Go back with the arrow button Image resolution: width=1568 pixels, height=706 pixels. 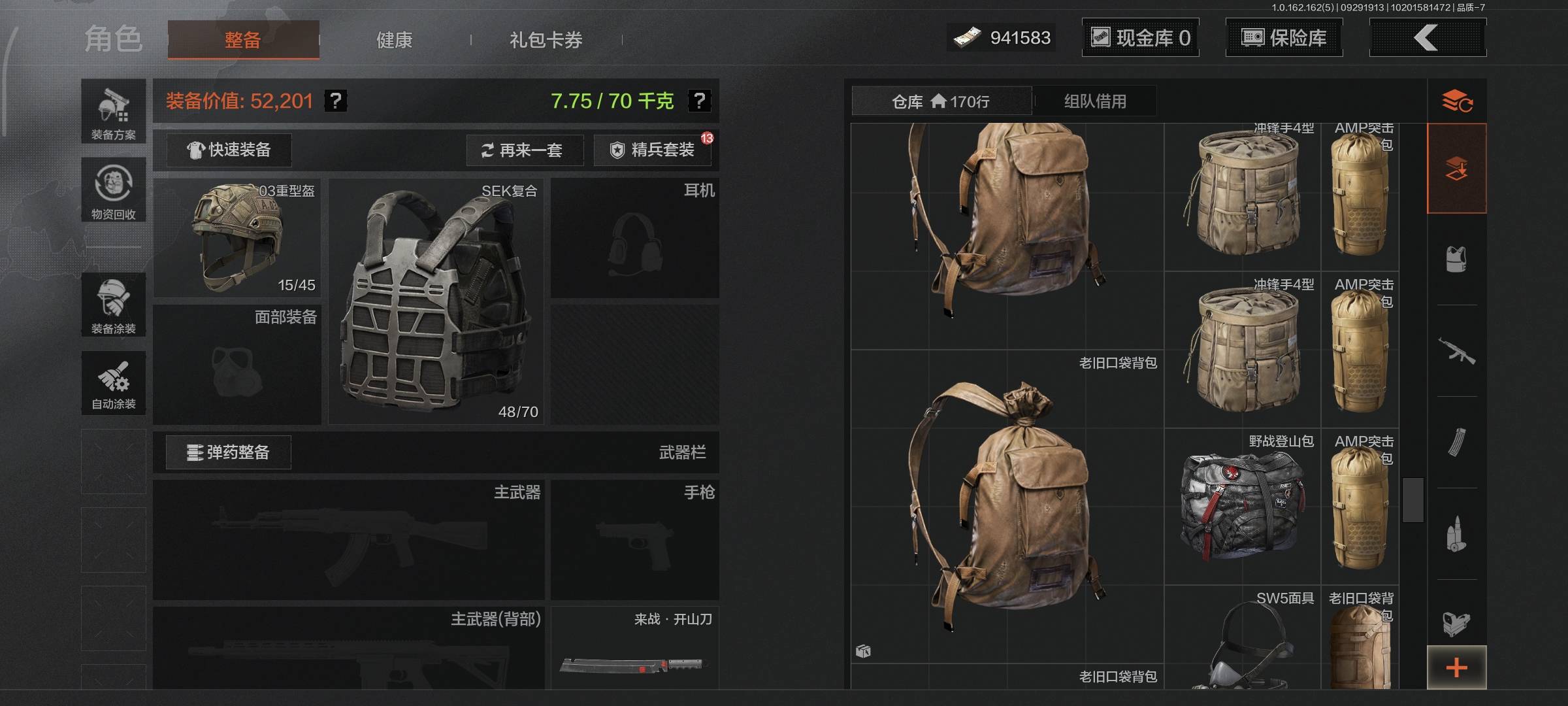point(1427,38)
